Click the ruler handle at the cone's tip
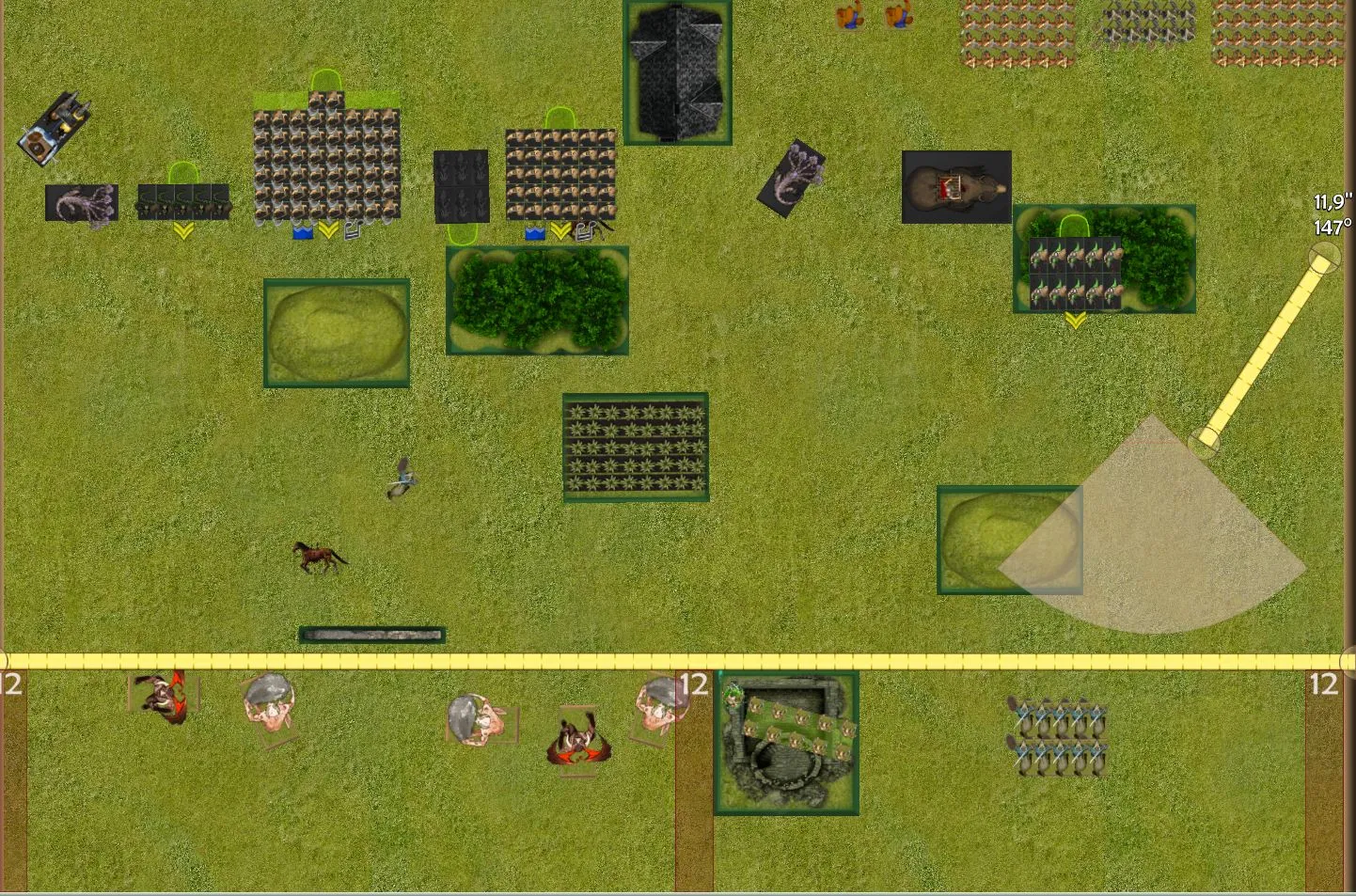Viewport: 1356px width, 896px height. coord(1204,441)
